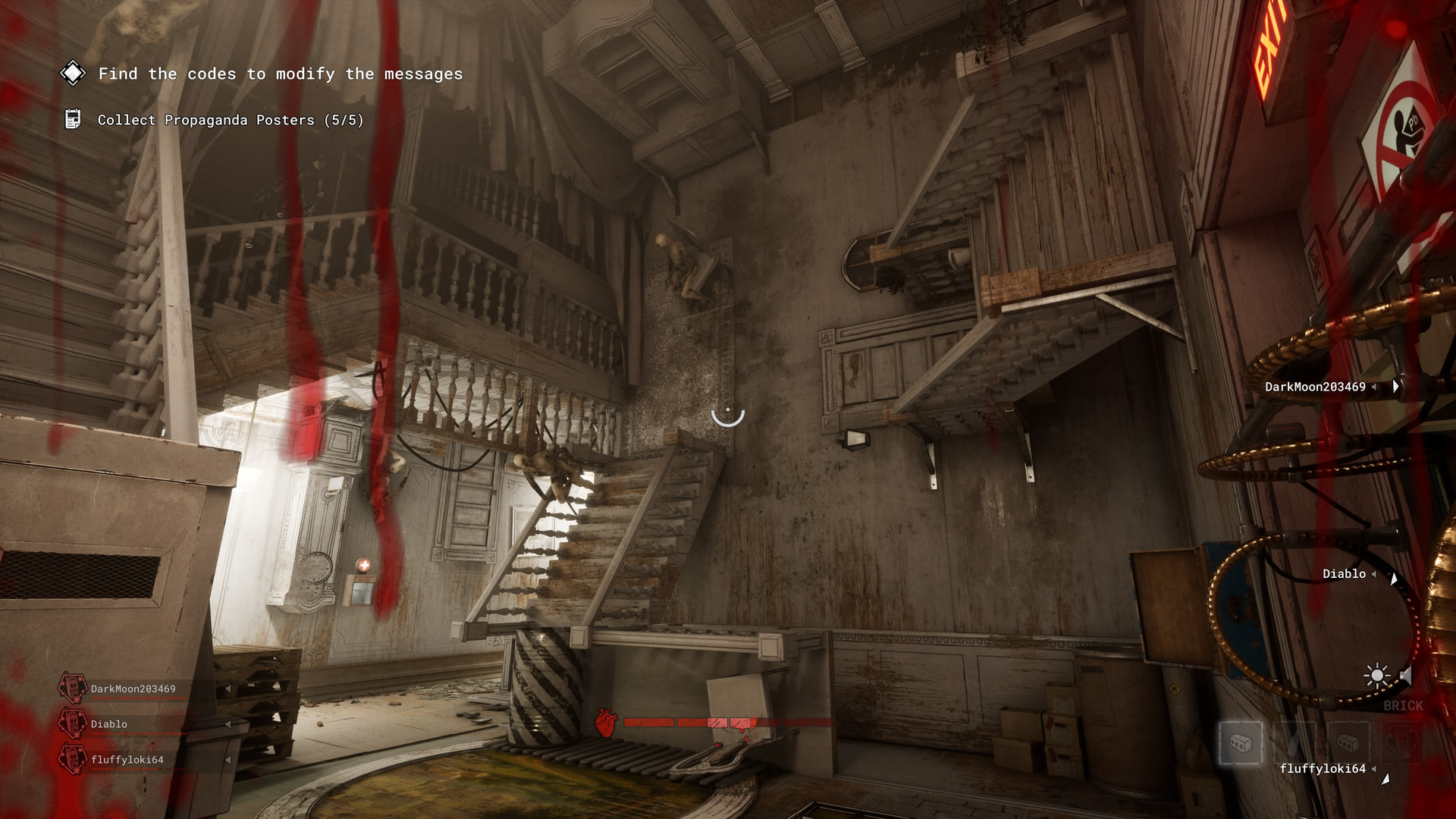Click the poster document icon beside Collect Propaganda Posters

click(73, 119)
